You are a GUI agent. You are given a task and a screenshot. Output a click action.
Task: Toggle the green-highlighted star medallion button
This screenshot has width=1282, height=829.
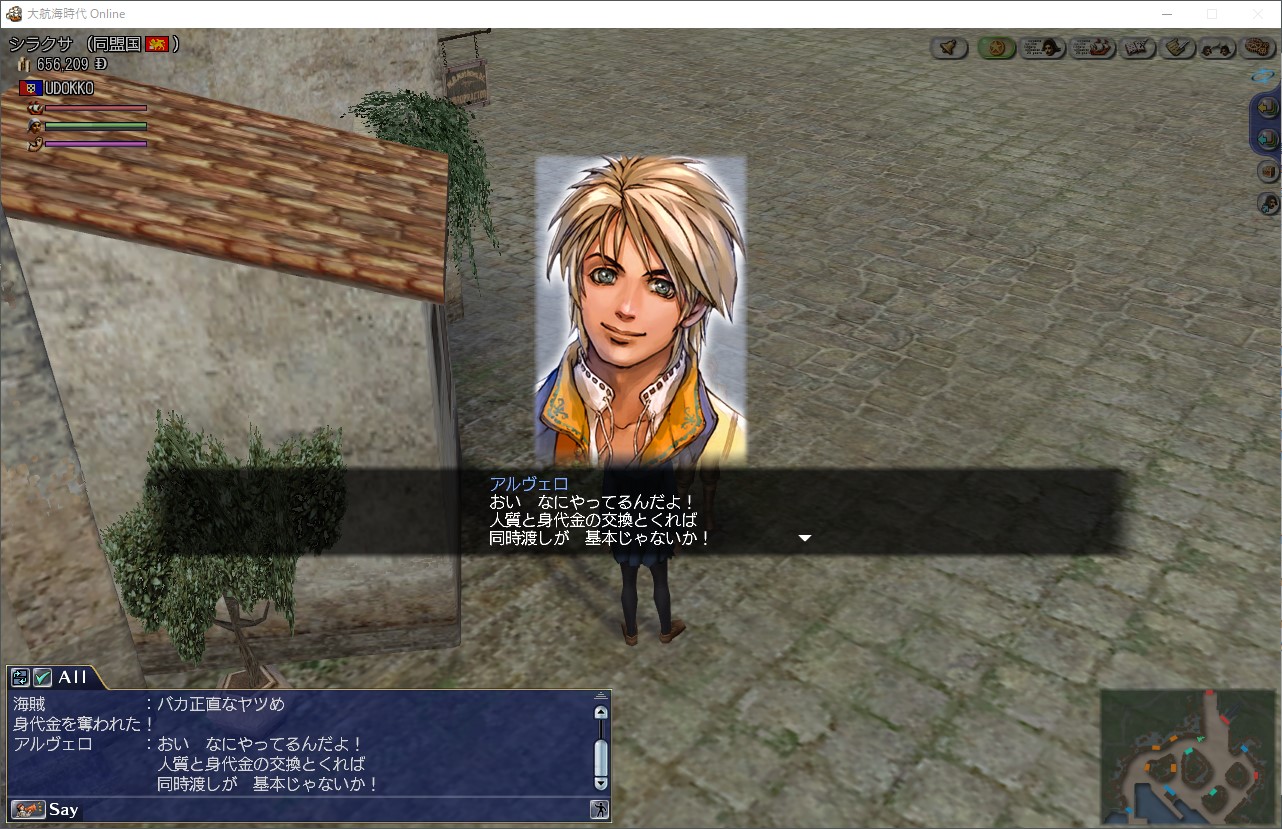996,47
